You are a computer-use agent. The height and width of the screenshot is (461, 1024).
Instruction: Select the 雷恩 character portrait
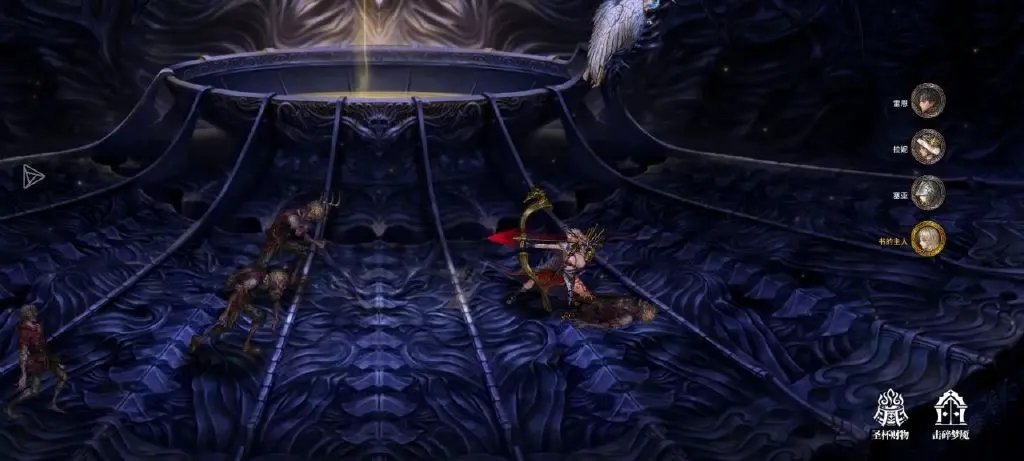tap(928, 101)
